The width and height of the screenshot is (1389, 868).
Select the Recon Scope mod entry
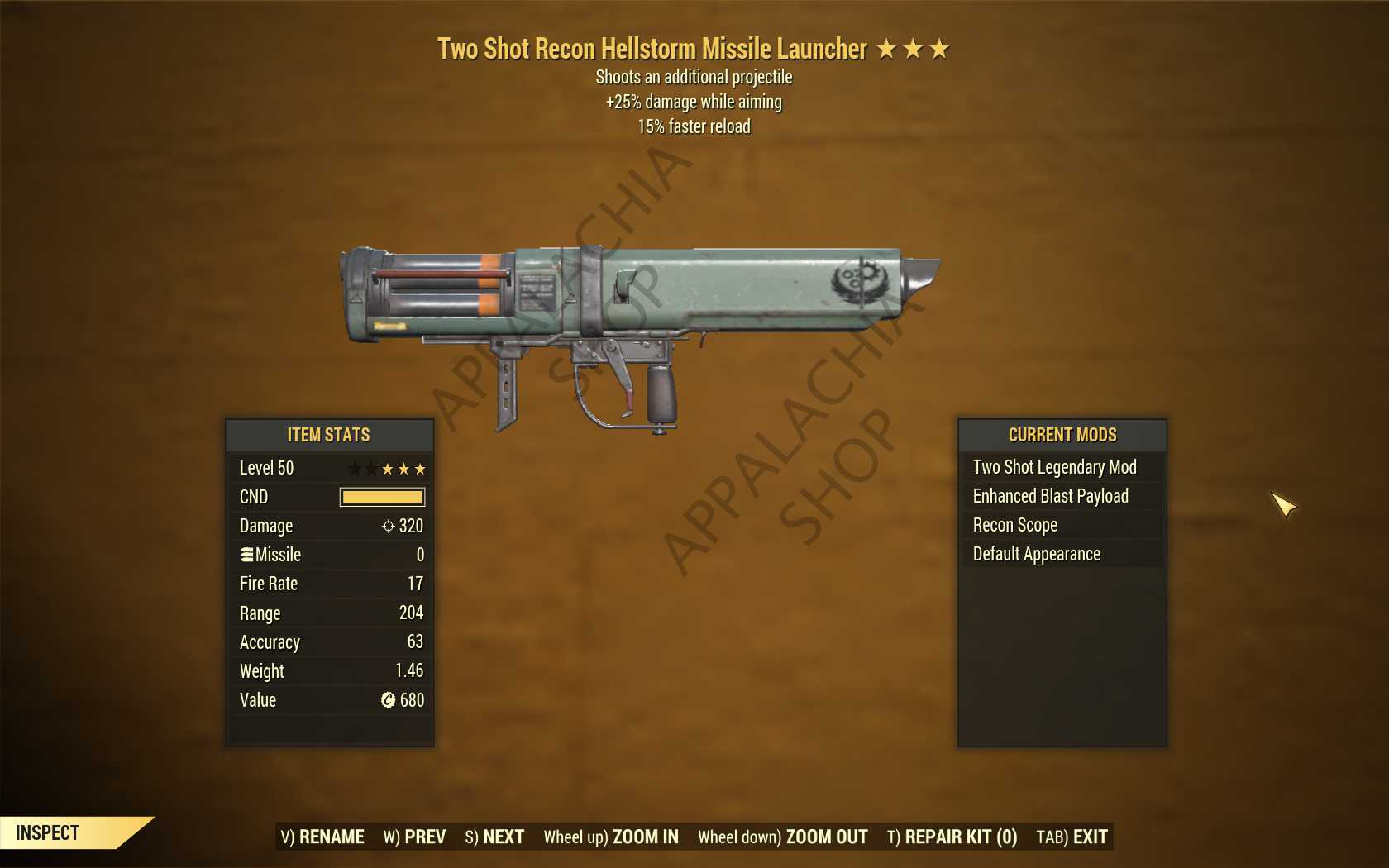coord(1014,525)
